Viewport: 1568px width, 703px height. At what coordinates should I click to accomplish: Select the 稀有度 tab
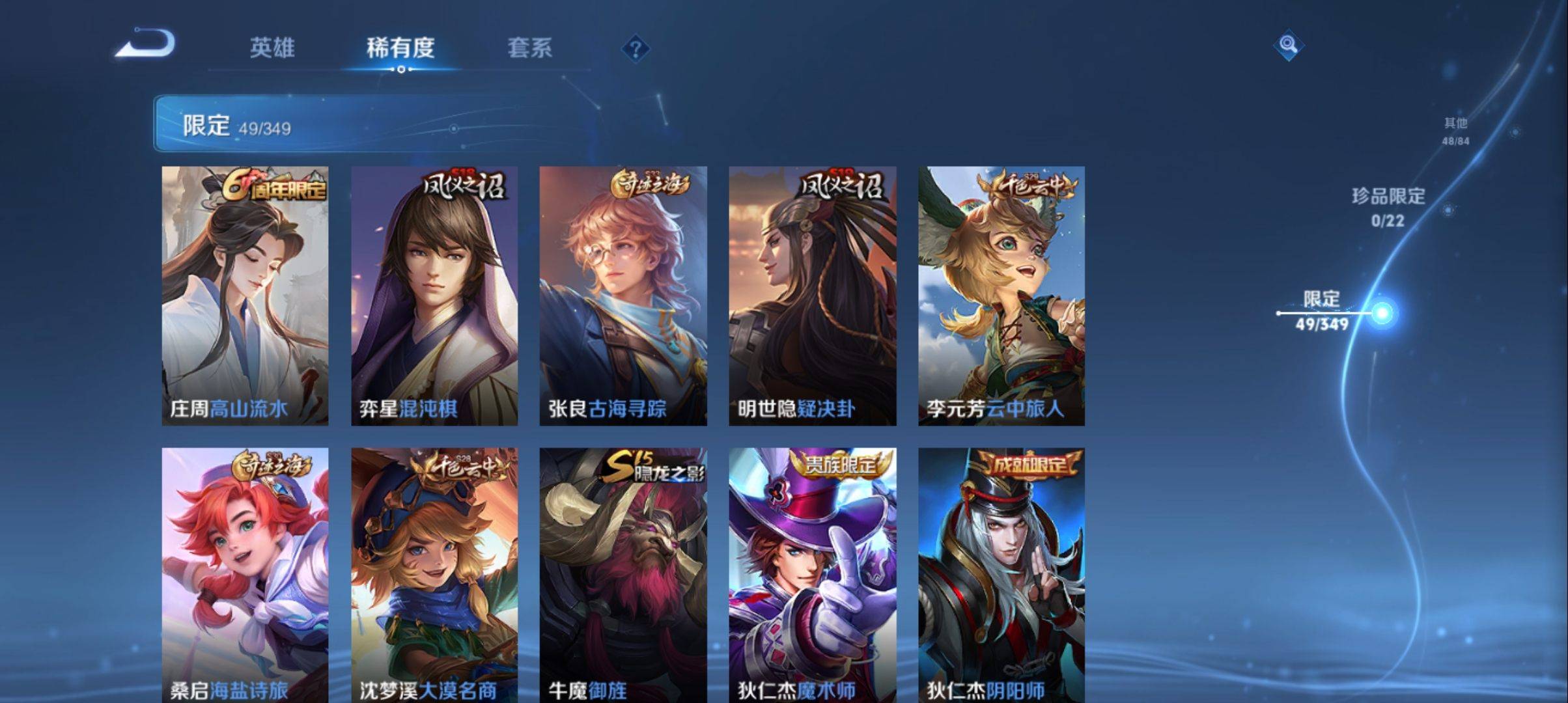(400, 48)
